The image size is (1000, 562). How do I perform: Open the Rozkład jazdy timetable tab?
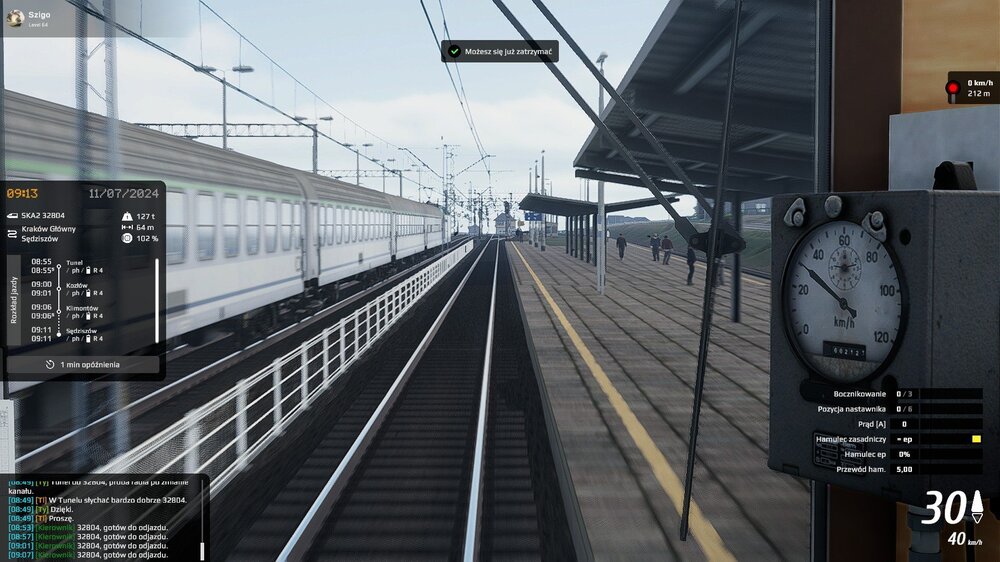(14, 299)
